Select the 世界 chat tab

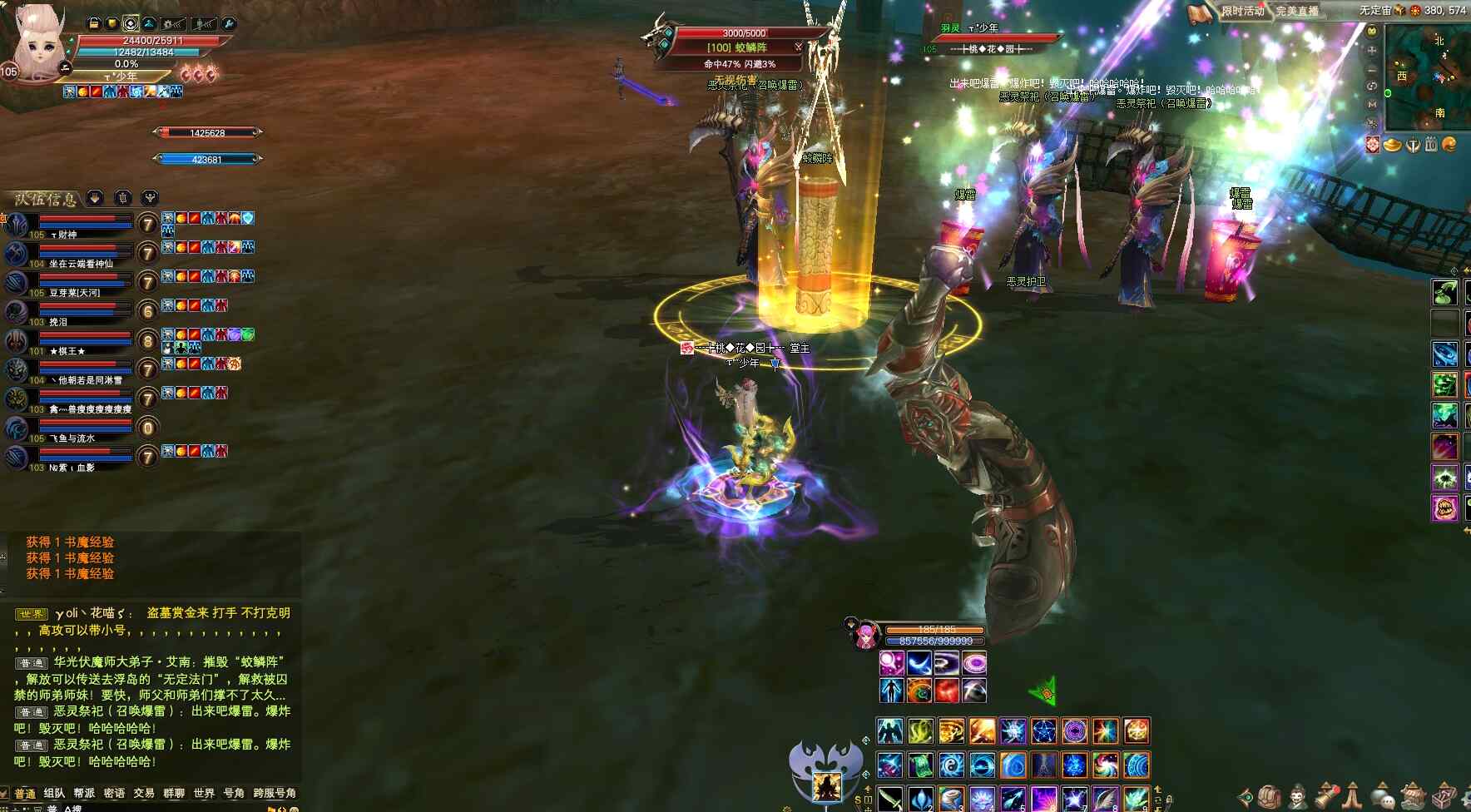point(204,793)
